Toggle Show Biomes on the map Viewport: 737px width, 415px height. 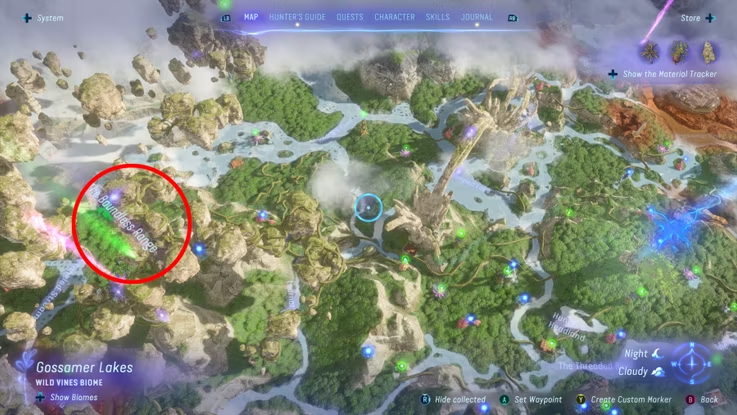[x=61, y=397]
